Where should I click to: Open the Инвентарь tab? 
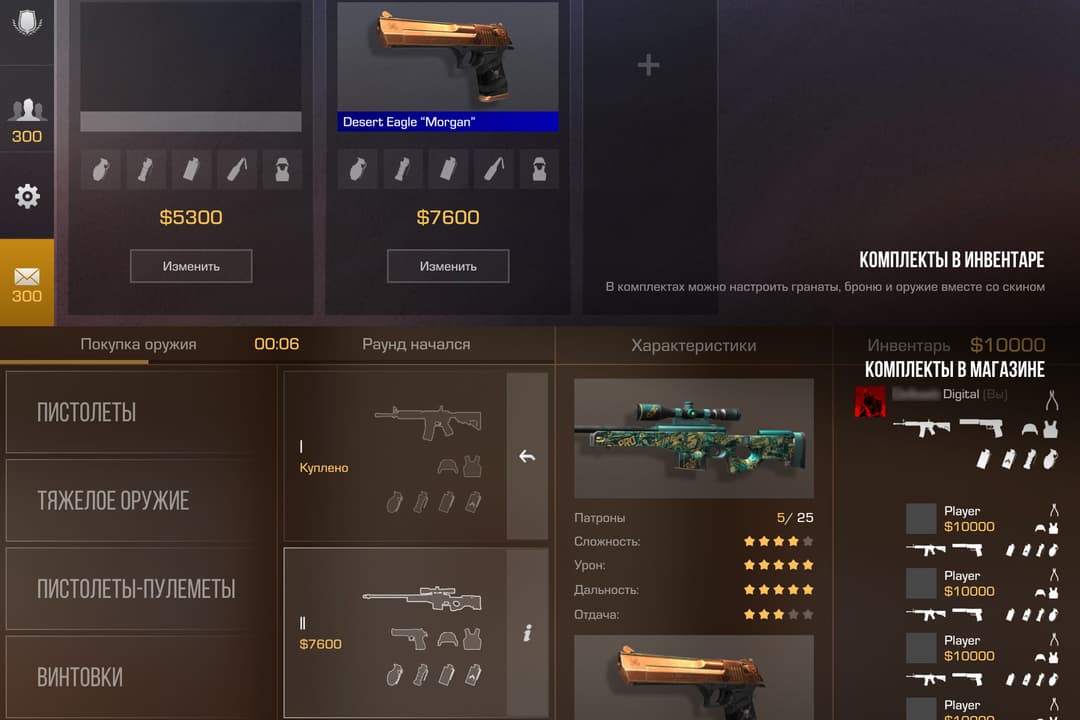909,346
